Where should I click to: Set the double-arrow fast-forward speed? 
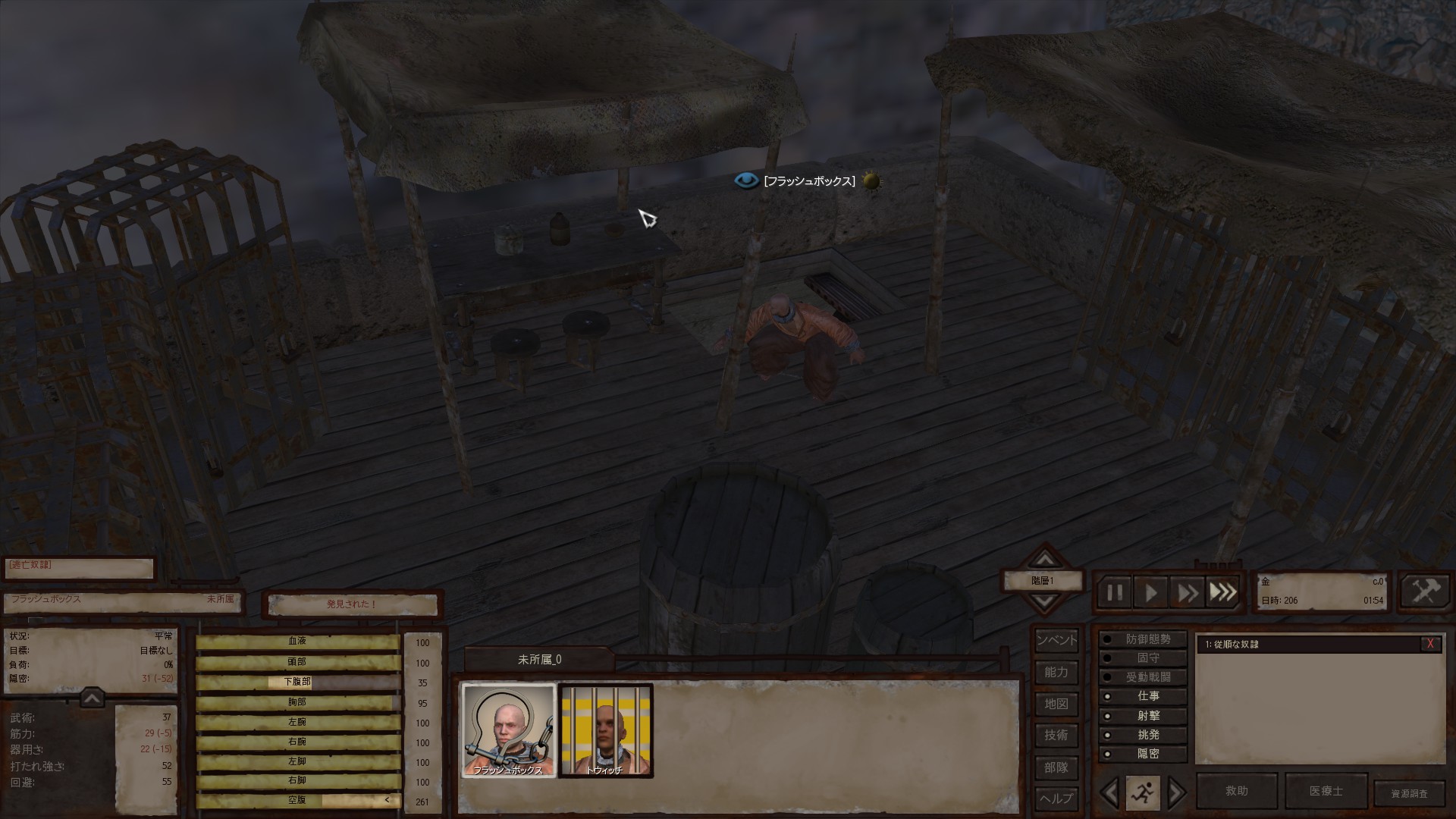(x=1187, y=592)
